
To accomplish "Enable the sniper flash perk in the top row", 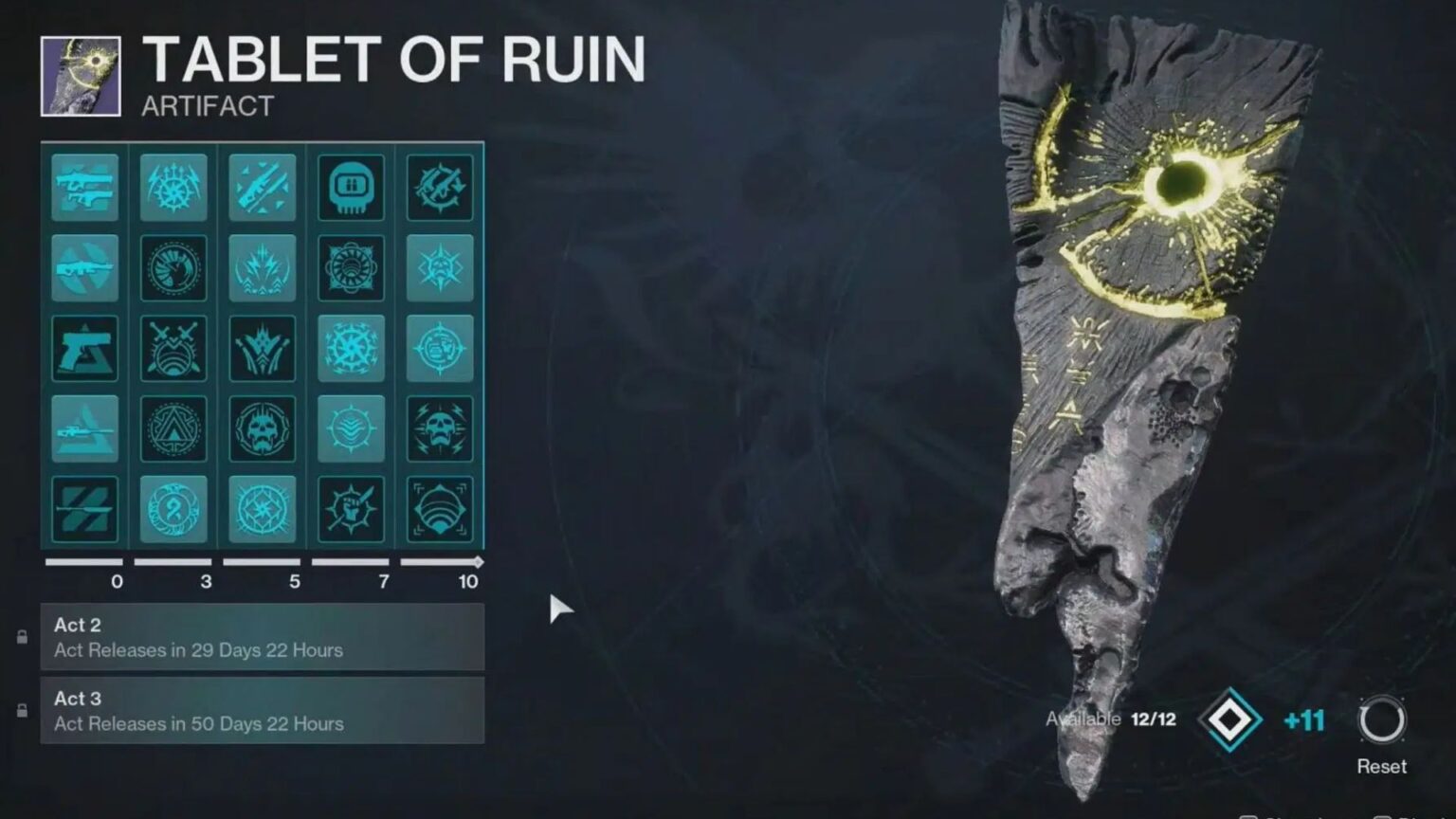I will click(263, 187).
